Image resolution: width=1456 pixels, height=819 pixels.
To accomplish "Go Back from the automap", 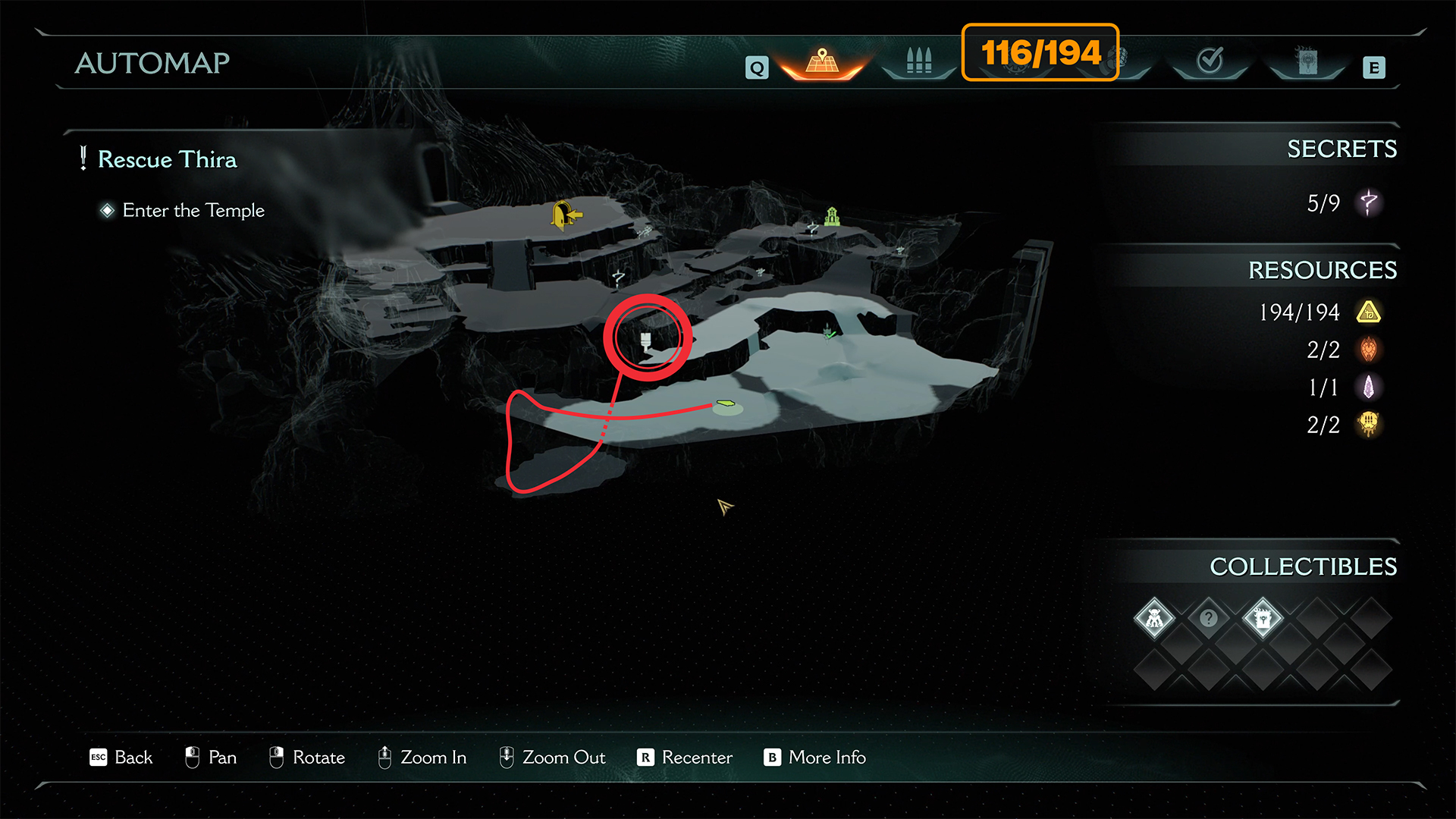I will click(x=121, y=758).
